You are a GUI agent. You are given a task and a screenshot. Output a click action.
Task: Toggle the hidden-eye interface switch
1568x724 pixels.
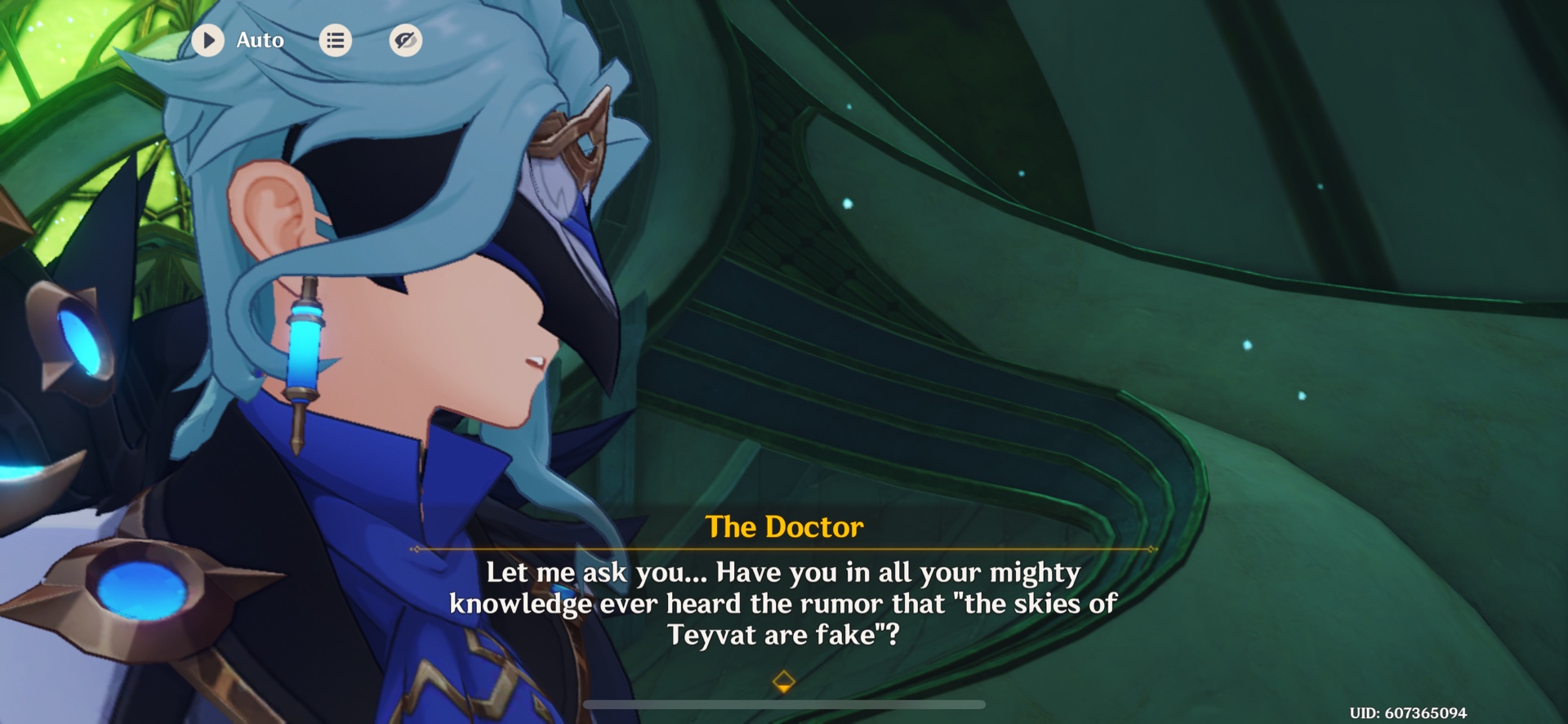[x=406, y=39]
